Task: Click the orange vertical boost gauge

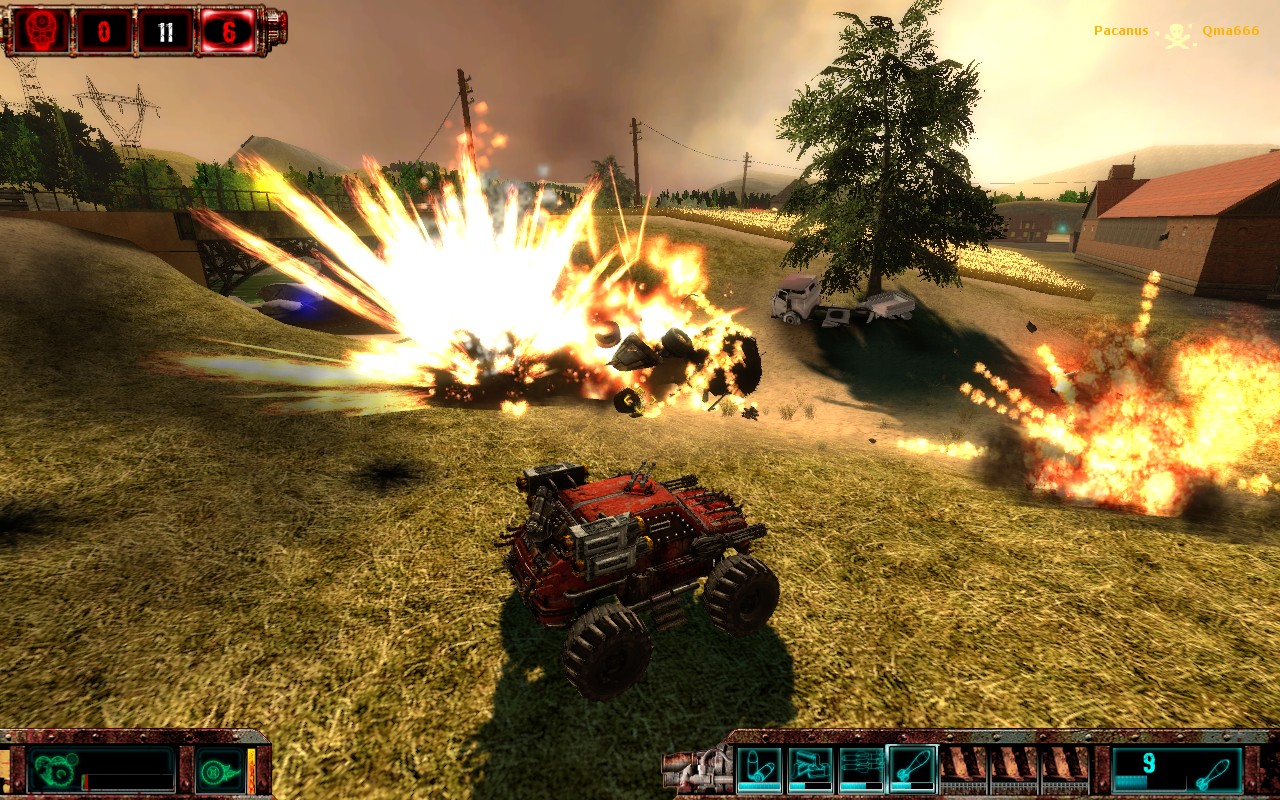Action: pos(250,770)
